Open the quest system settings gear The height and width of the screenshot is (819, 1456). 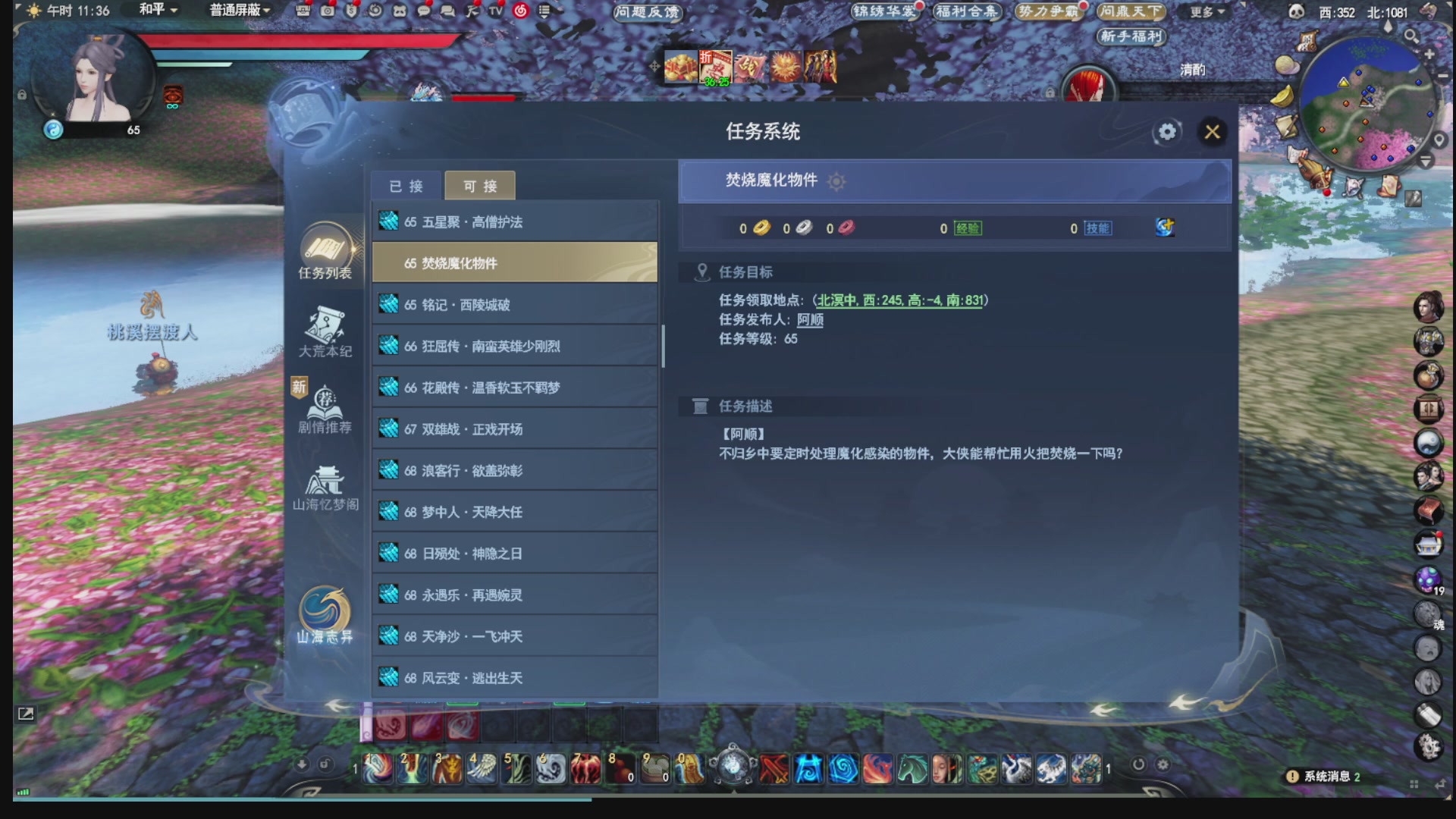tap(1166, 132)
